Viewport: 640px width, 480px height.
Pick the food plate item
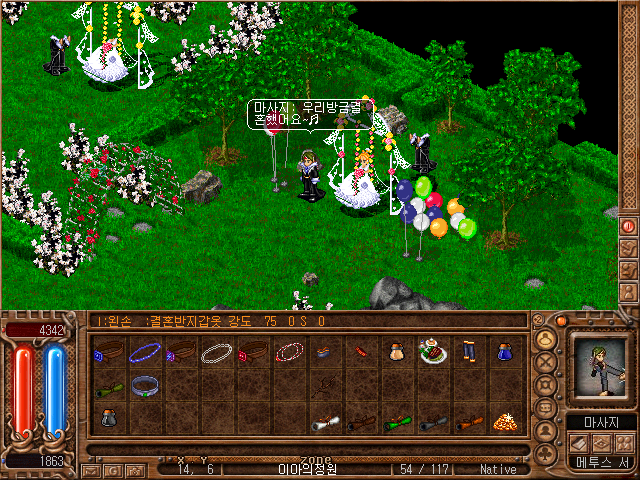(x=433, y=352)
